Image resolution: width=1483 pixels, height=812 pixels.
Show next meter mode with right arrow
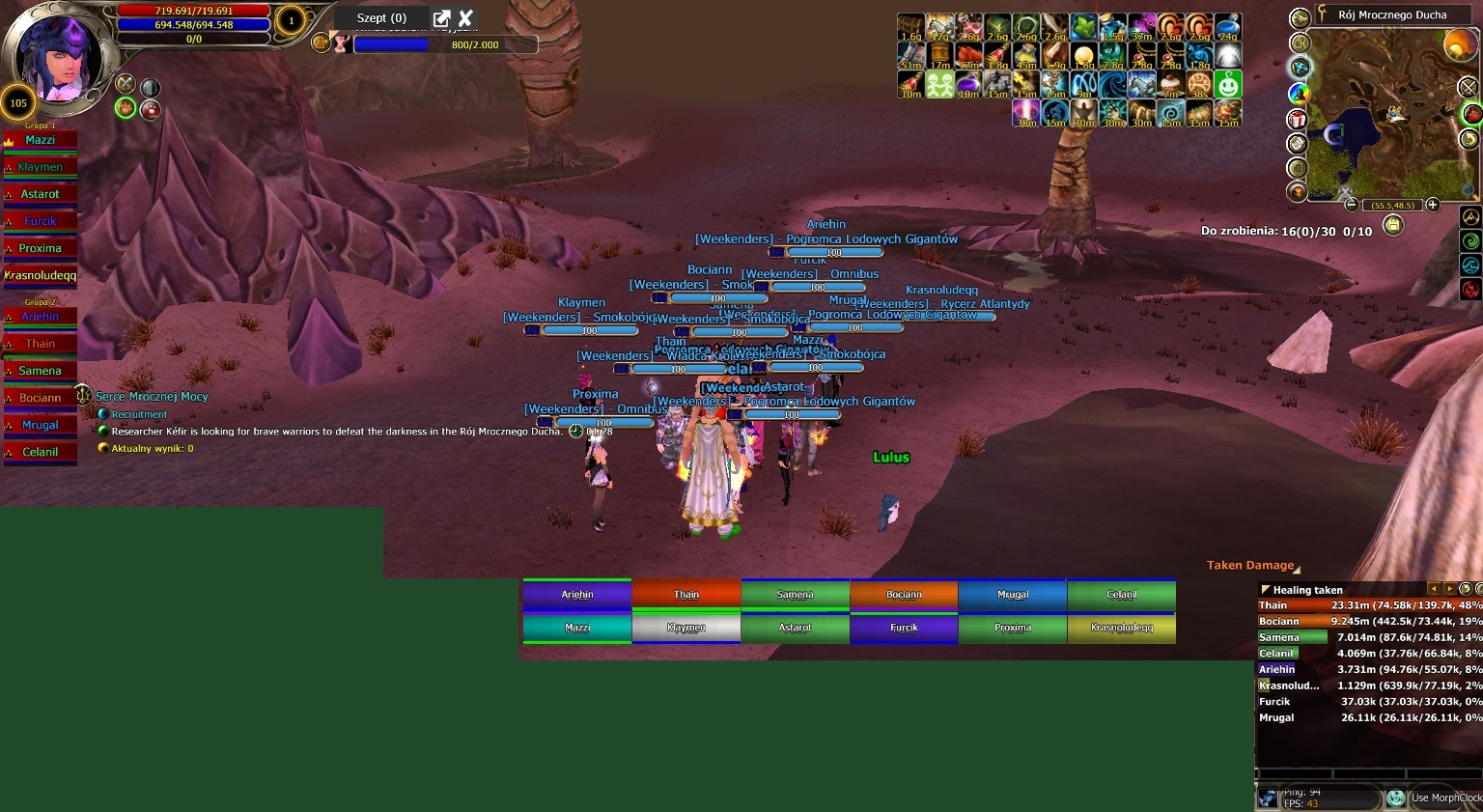click(x=1449, y=589)
